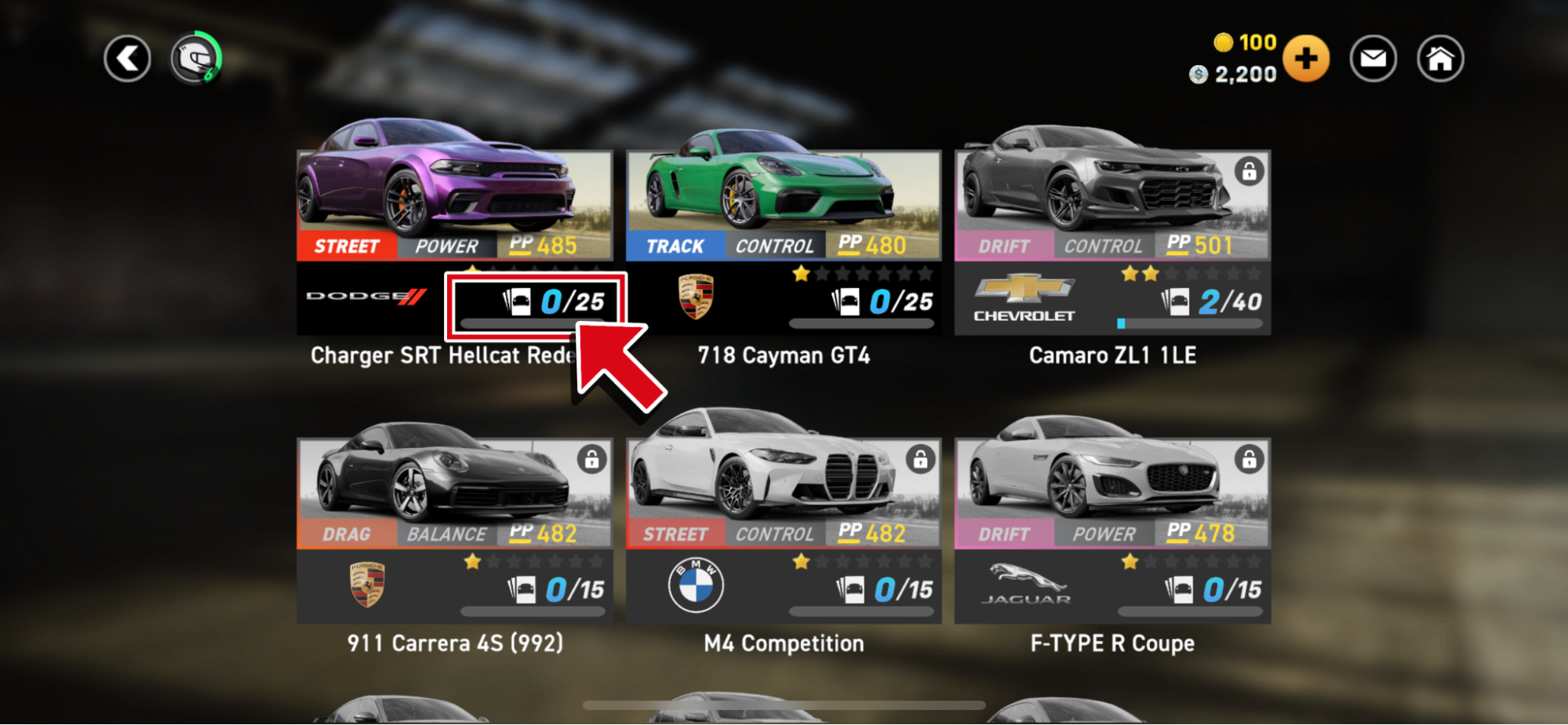Click the Dodge brand logo
Viewport: 1568px width, 725px height.
click(364, 297)
